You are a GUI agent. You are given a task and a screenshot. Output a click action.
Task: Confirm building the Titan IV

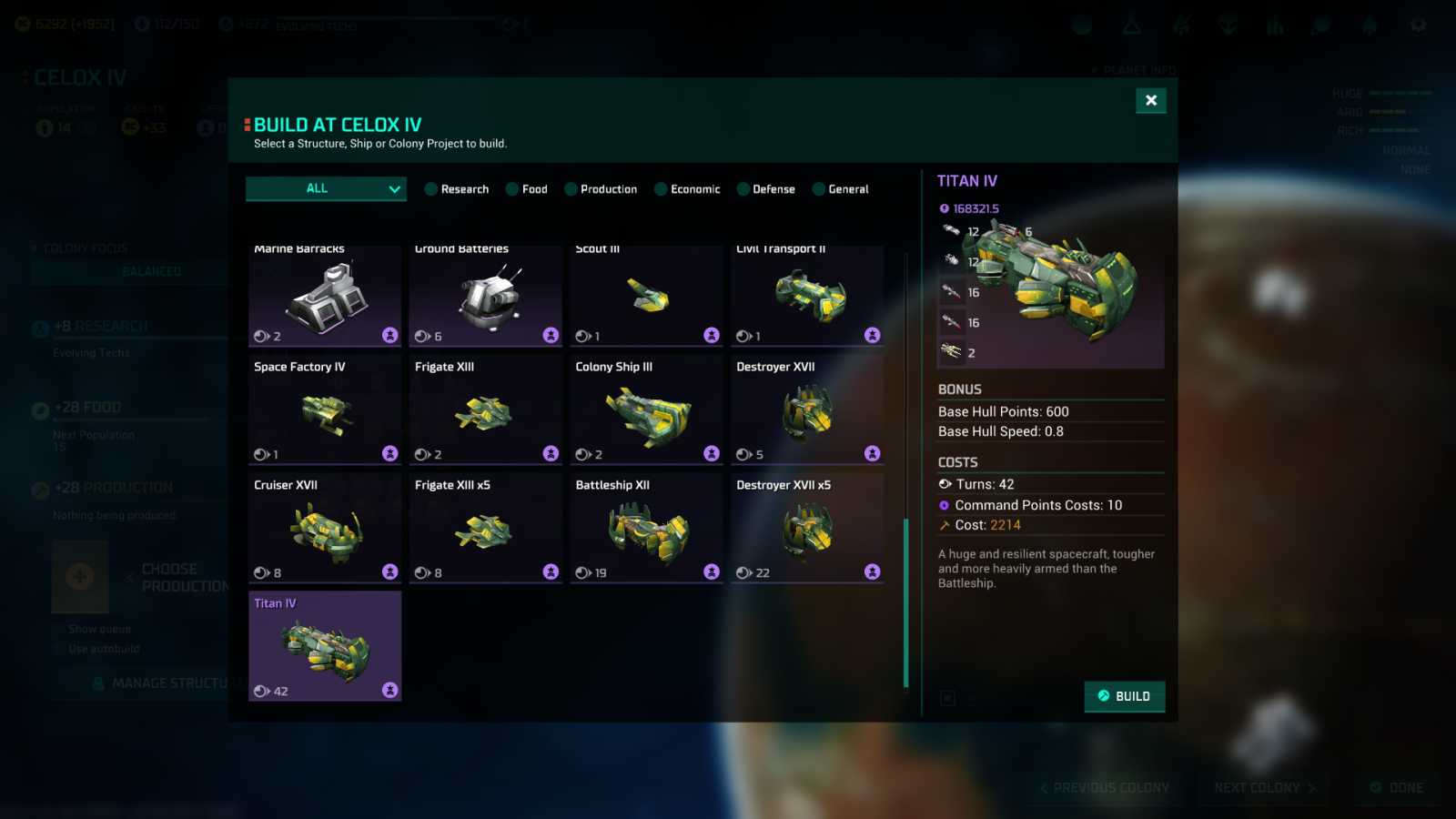pos(1124,696)
